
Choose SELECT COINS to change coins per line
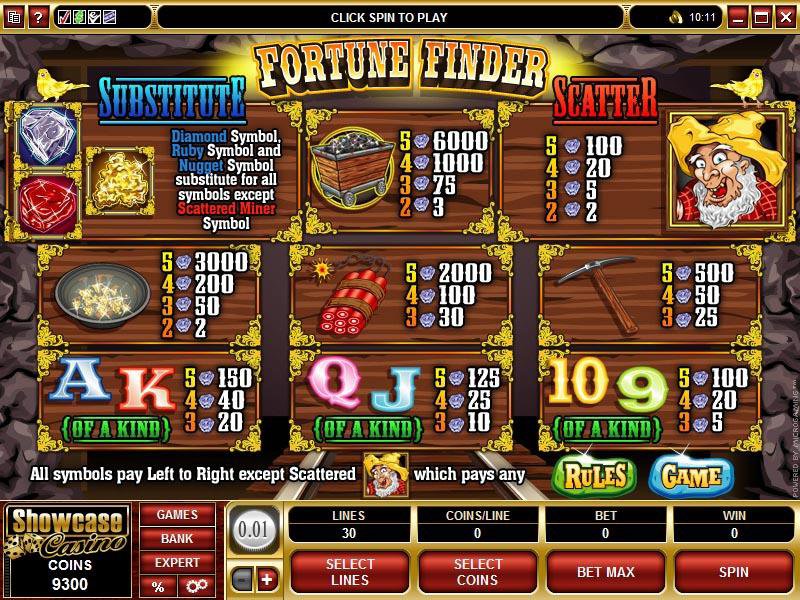[479, 571]
